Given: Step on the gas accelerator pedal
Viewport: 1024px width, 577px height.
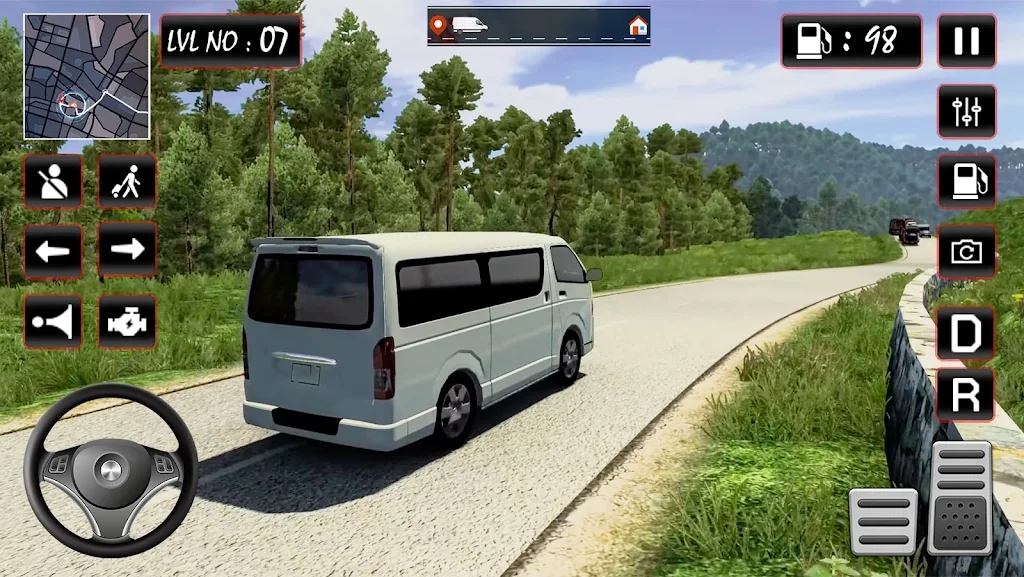Looking at the screenshot, I should [959, 497].
